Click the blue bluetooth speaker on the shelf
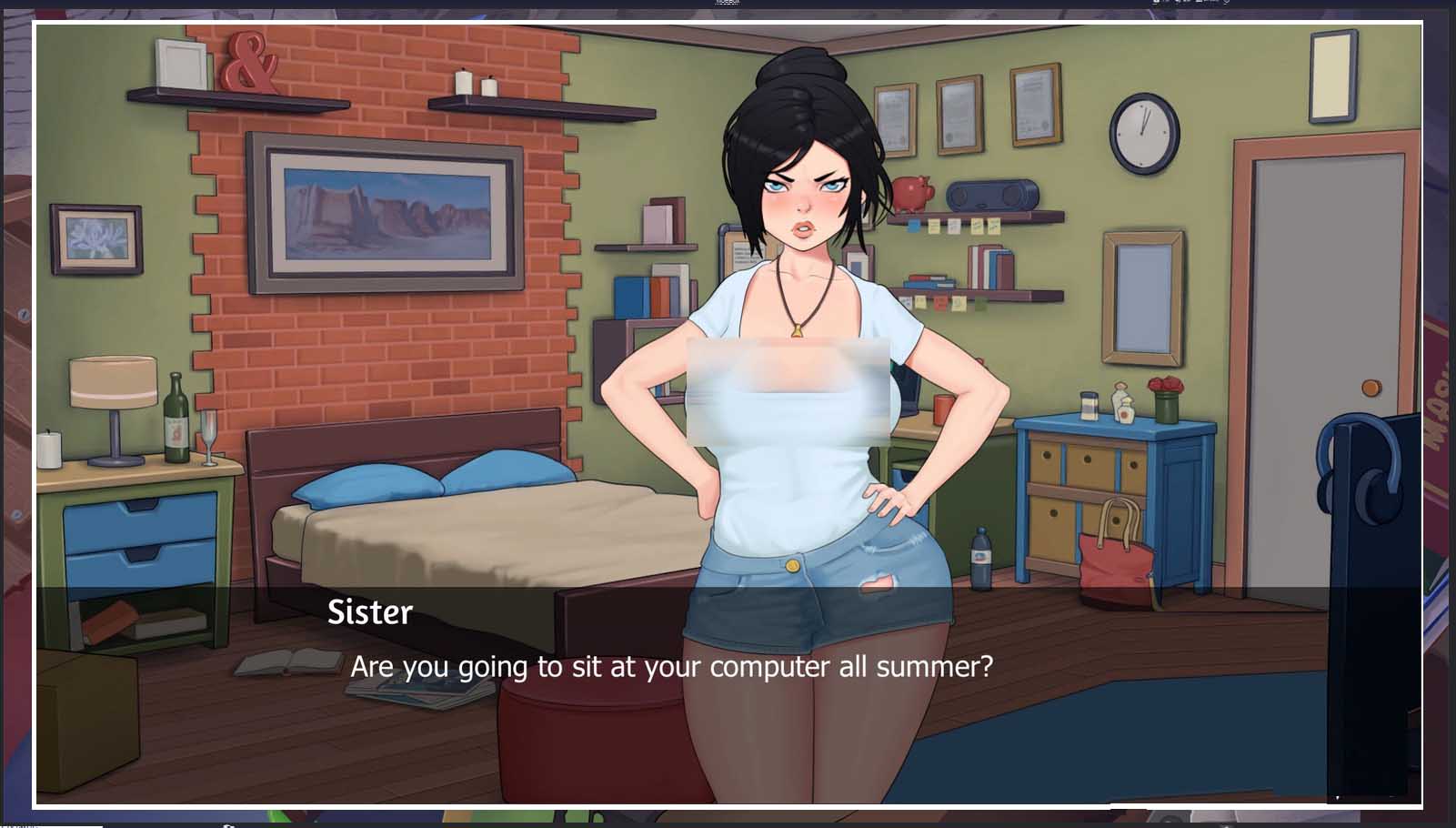 point(991,196)
